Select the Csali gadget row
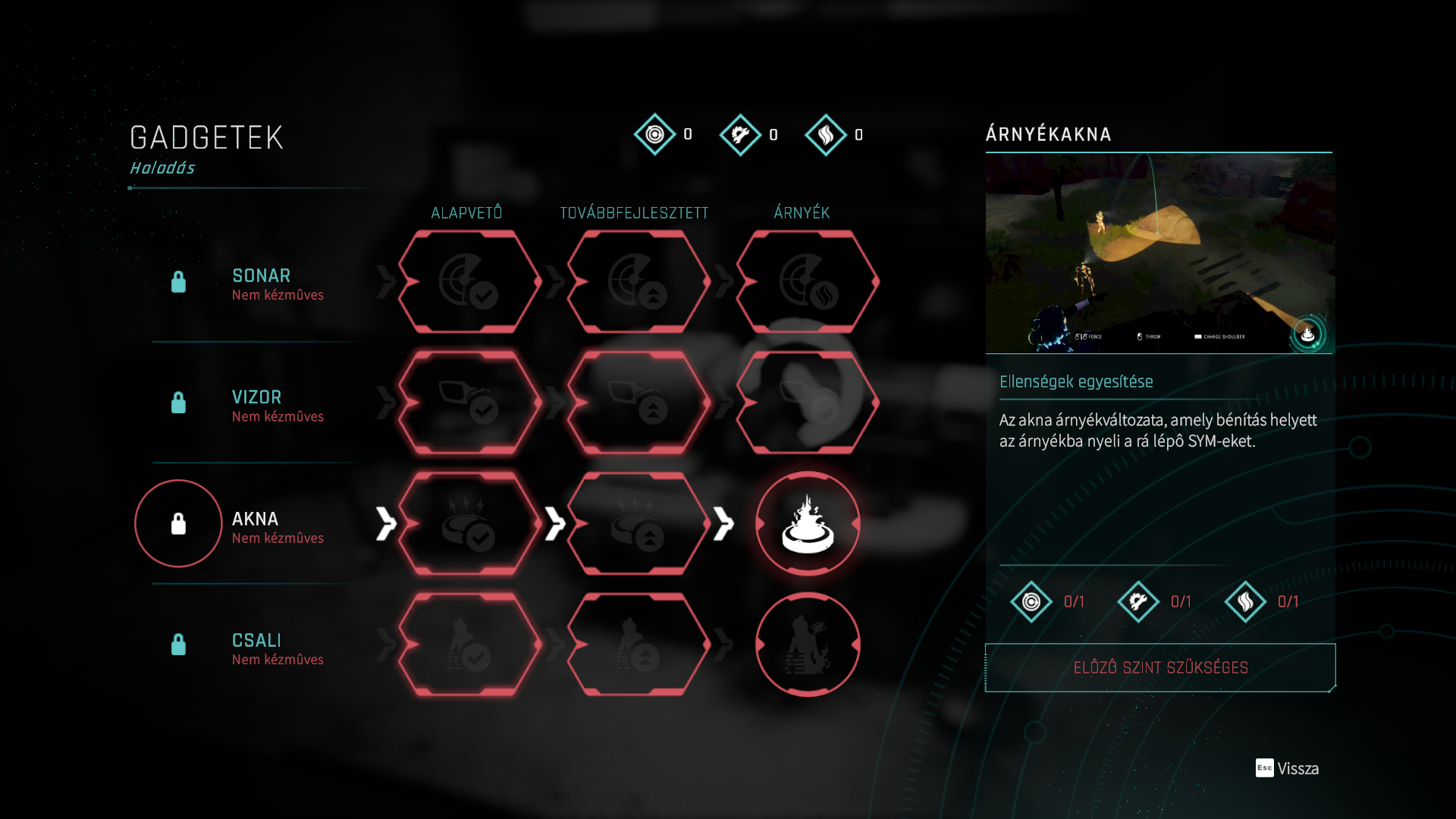 256,647
